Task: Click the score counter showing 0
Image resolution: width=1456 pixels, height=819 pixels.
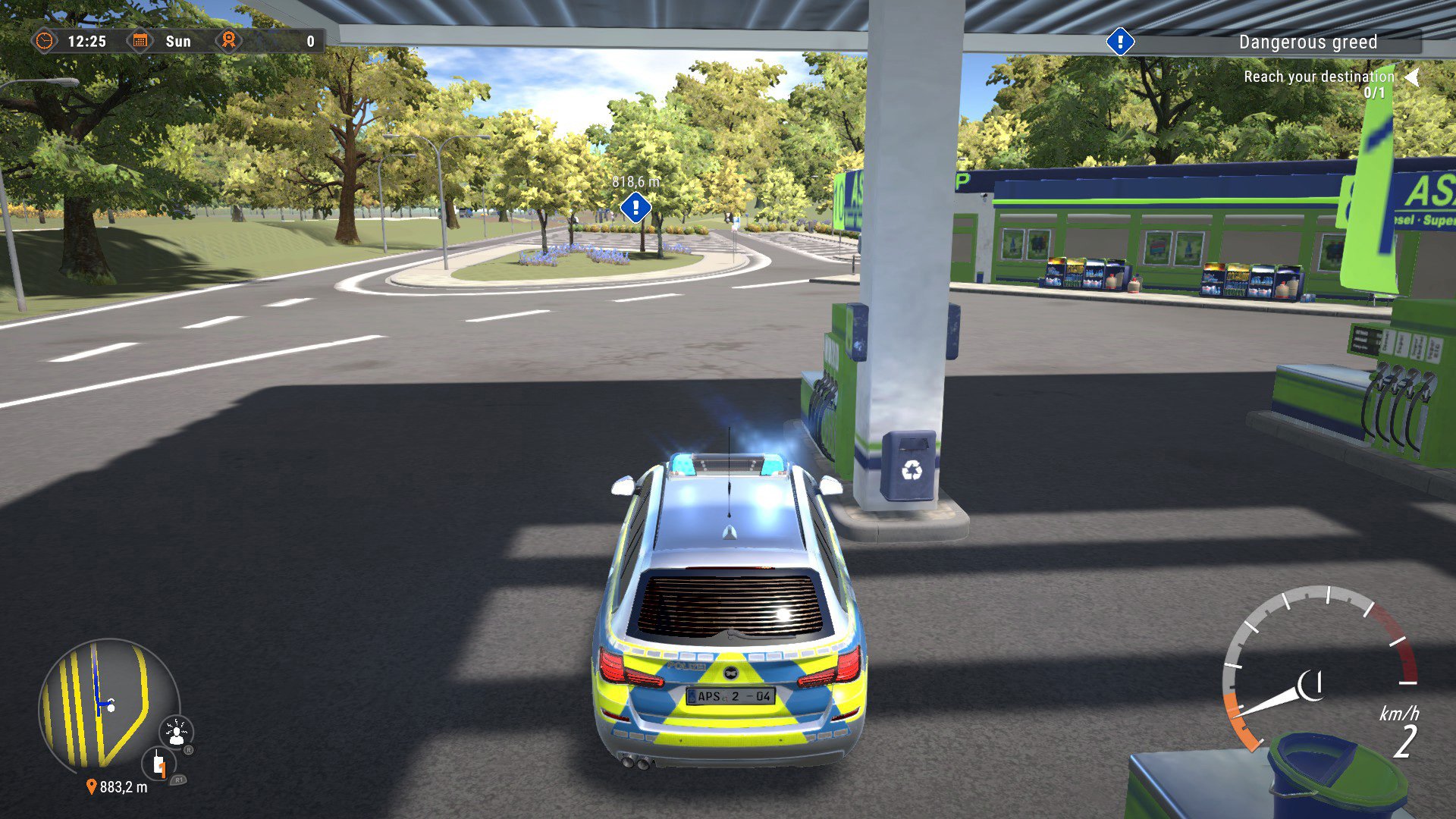Action: 310,42
